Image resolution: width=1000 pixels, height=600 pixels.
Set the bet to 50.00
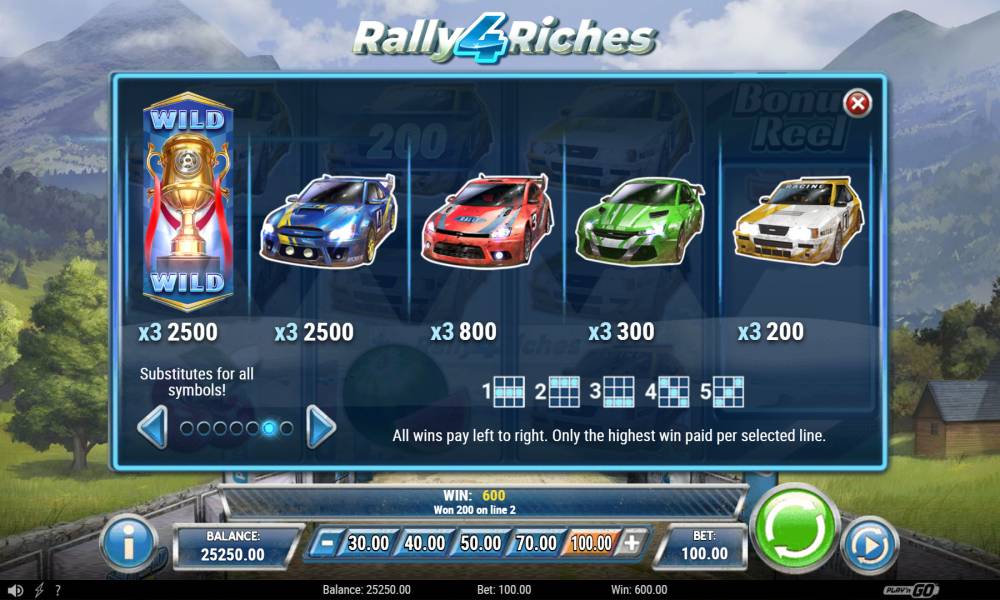pos(480,543)
